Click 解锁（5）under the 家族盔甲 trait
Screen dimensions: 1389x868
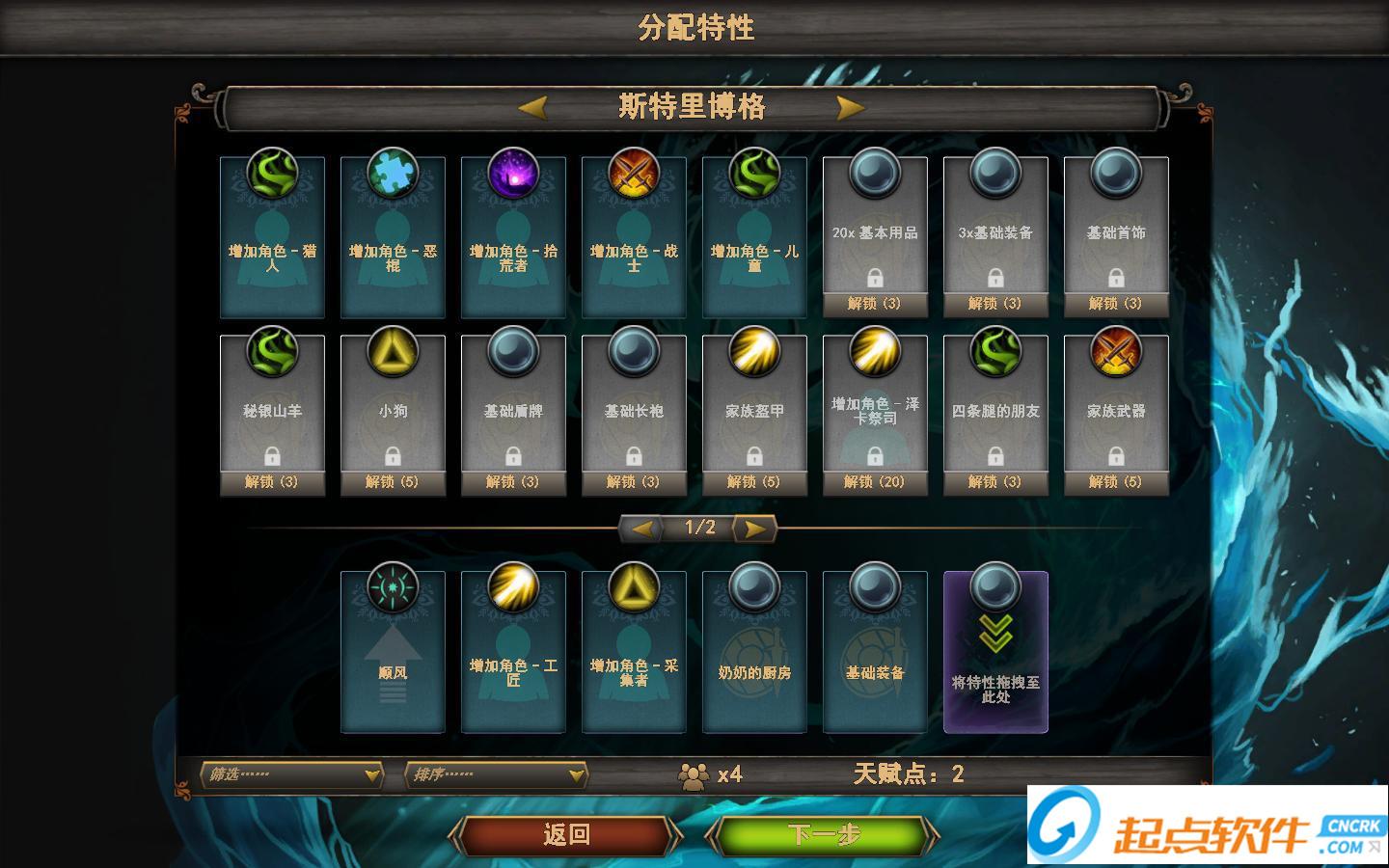754,481
